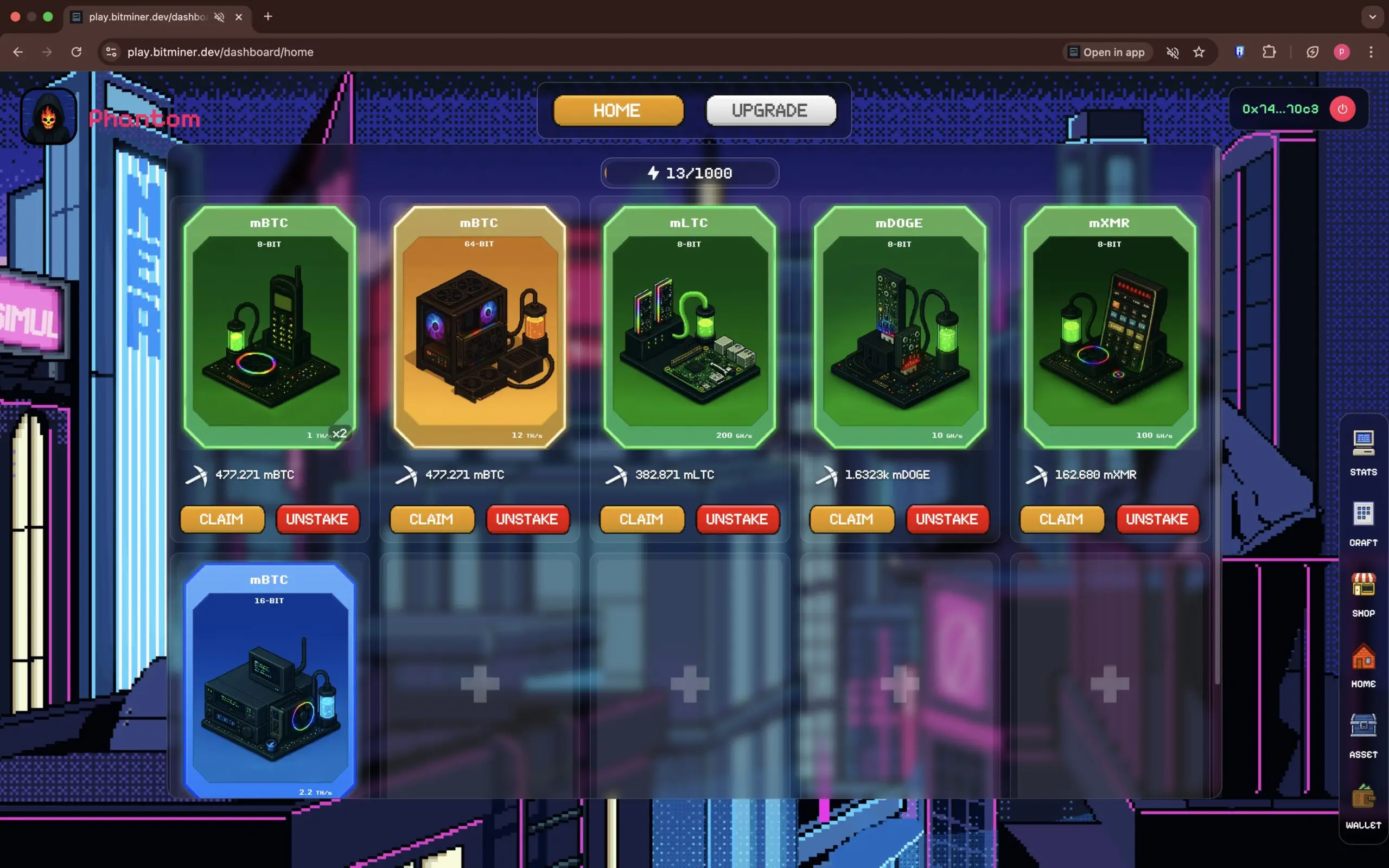Click the pickaxe icon beside 382.871 mLTC
The width and height of the screenshot is (1389, 868).
617,475
